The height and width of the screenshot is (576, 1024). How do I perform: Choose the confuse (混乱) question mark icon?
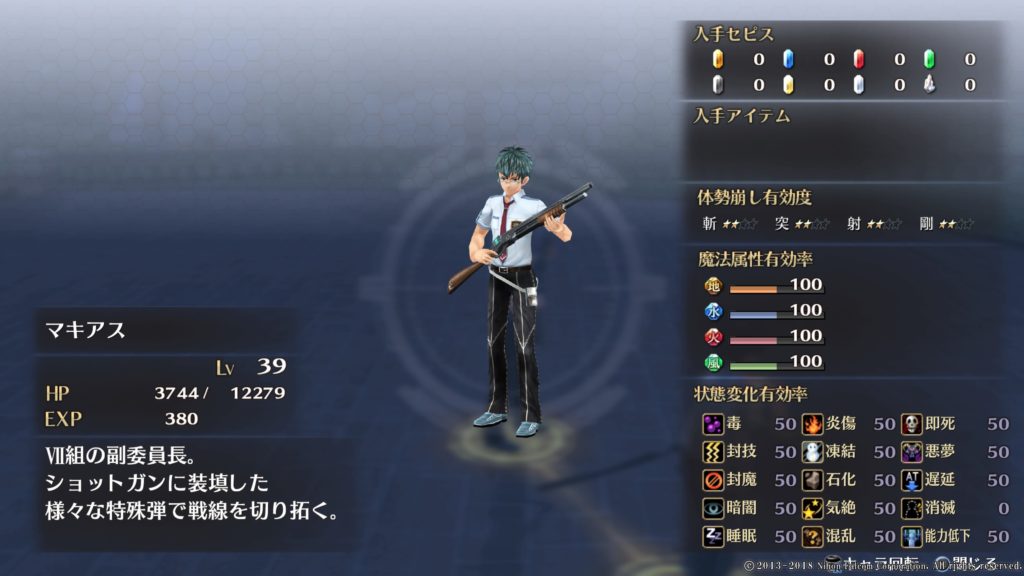(812, 536)
